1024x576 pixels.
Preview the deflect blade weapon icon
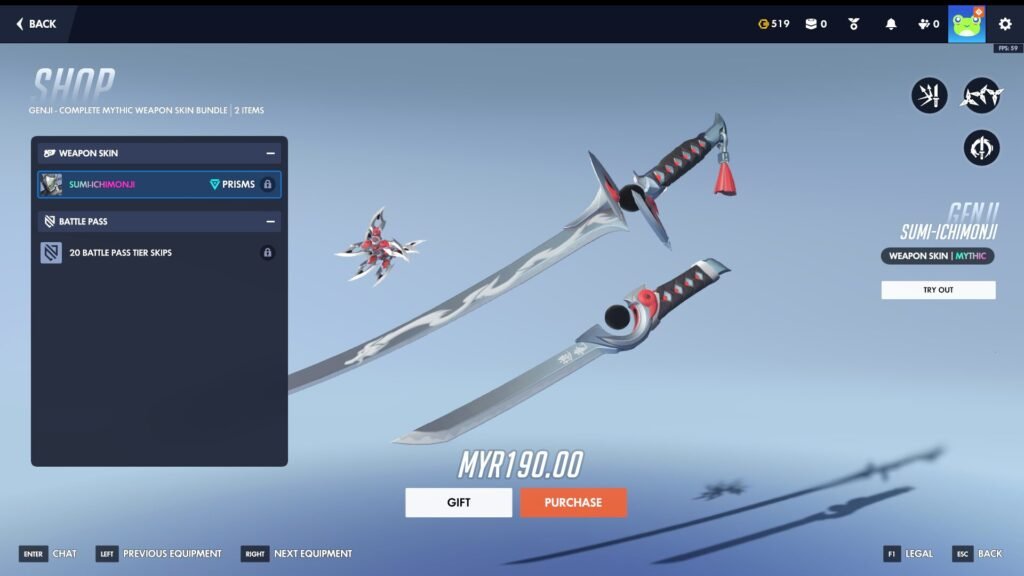click(x=929, y=96)
